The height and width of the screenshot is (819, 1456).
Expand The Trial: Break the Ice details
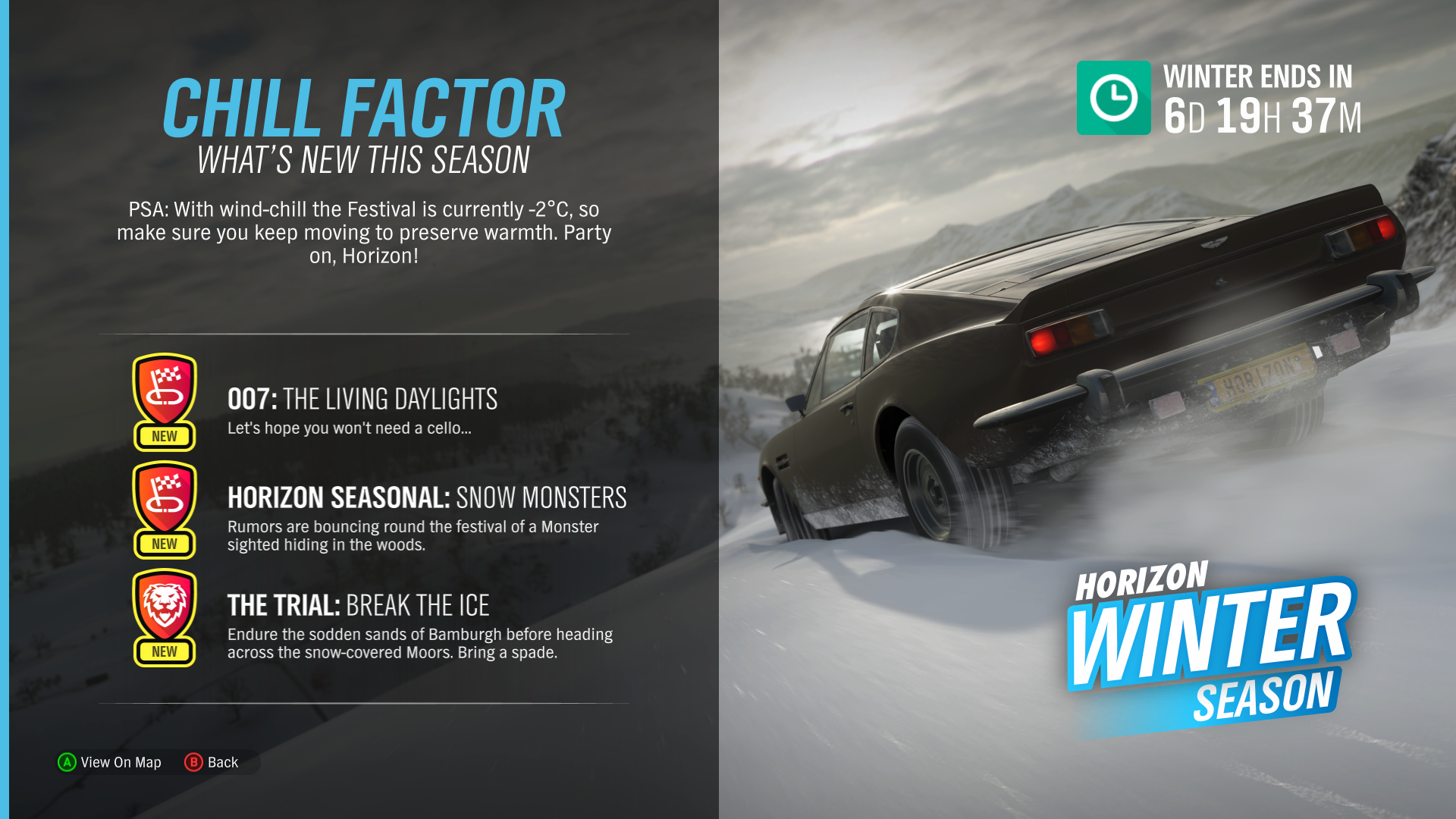coord(359,606)
